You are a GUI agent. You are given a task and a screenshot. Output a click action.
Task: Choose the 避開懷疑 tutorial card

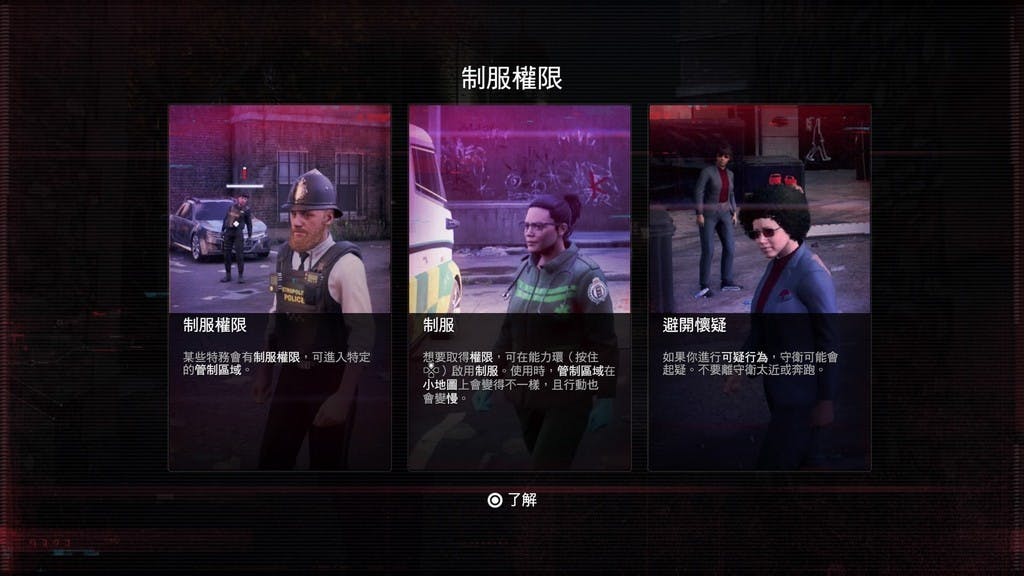point(759,287)
